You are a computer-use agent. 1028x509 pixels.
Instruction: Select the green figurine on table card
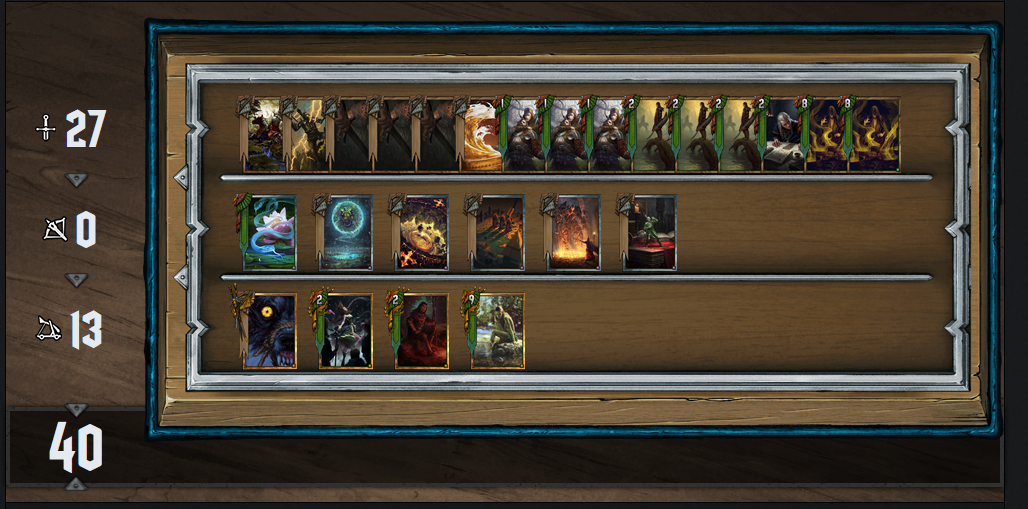(650, 234)
